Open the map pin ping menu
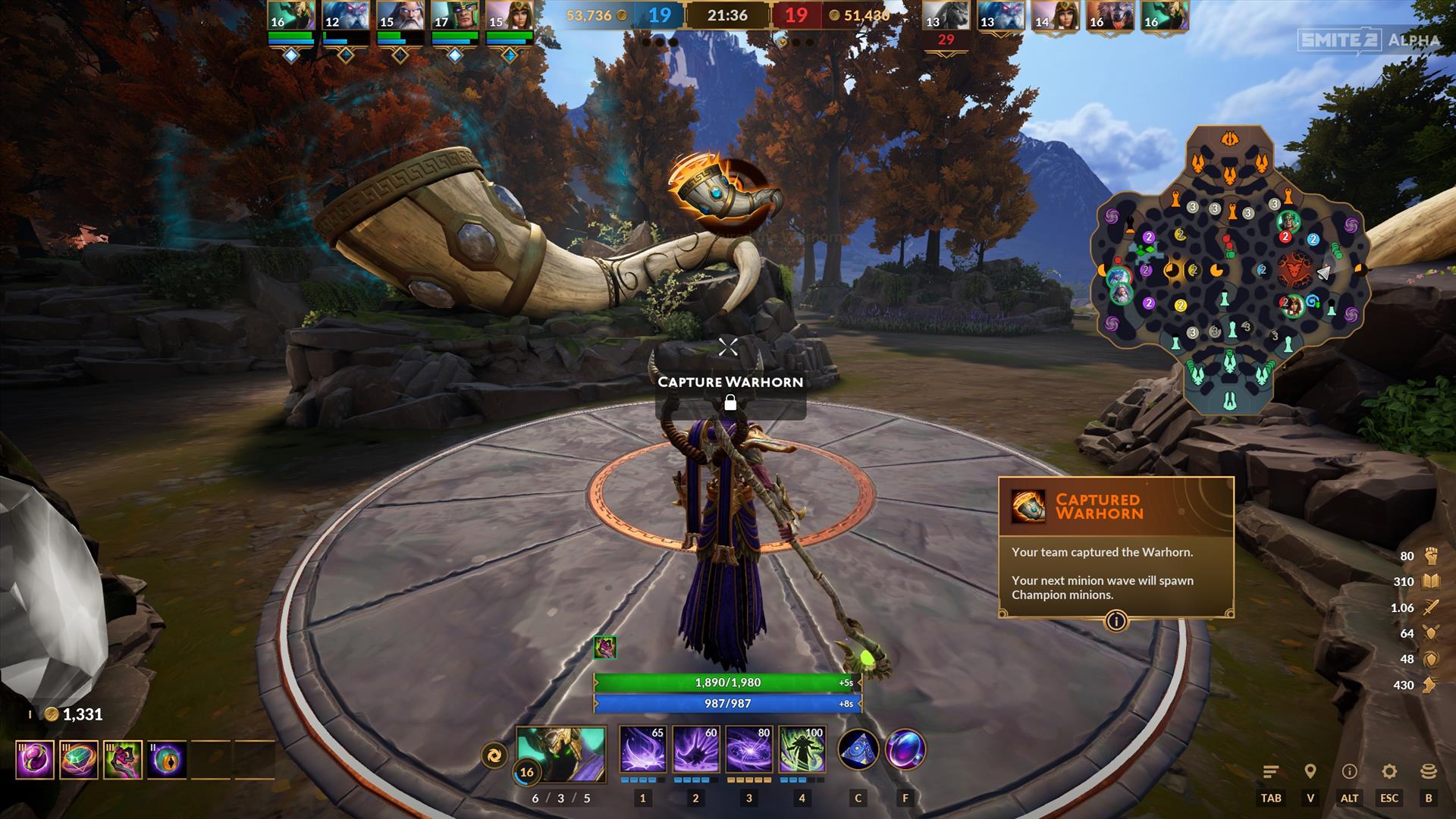This screenshot has width=1456, height=819. (x=1310, y=772)
